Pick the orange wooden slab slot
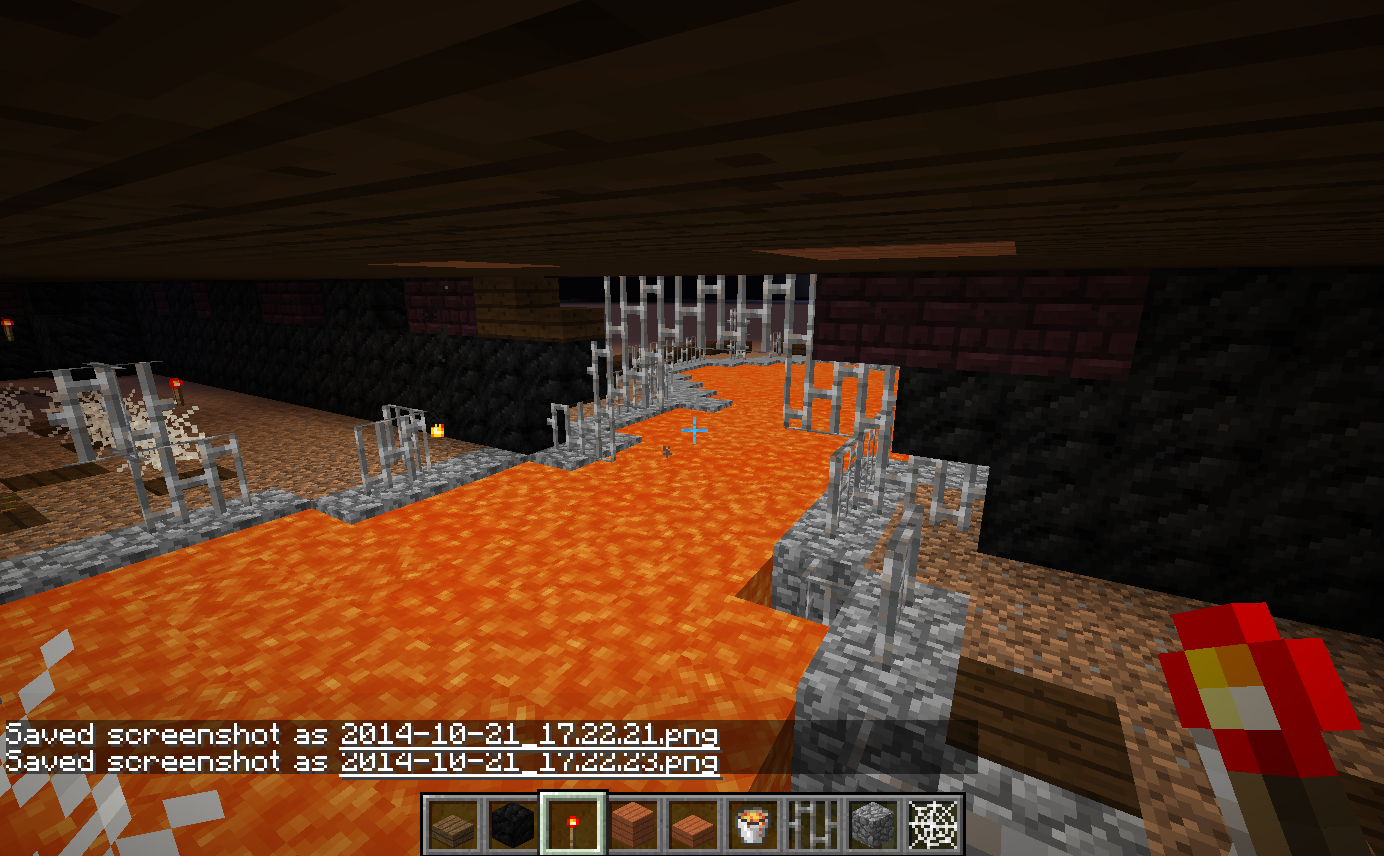The image size is (1384, 856). (693, 825)
